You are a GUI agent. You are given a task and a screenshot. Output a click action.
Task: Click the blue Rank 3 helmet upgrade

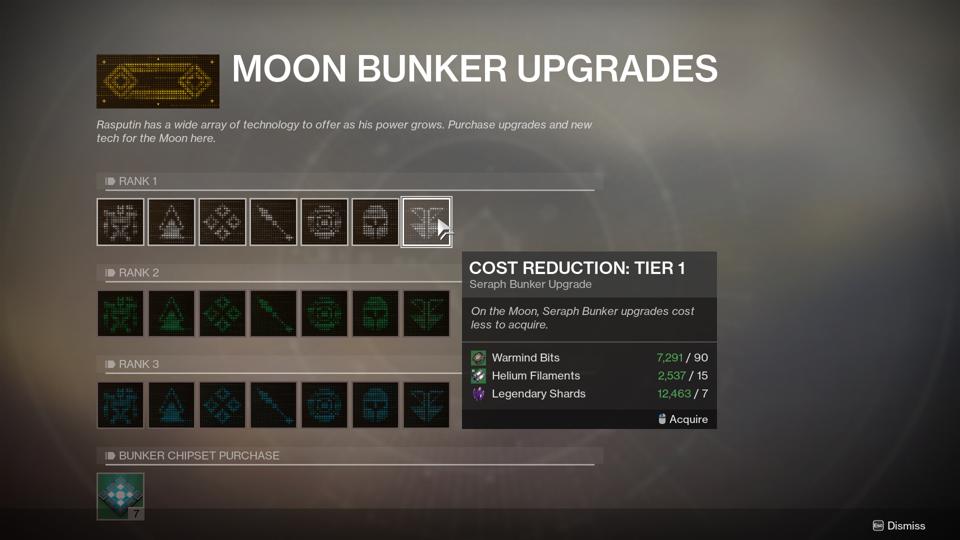point(375,404)
